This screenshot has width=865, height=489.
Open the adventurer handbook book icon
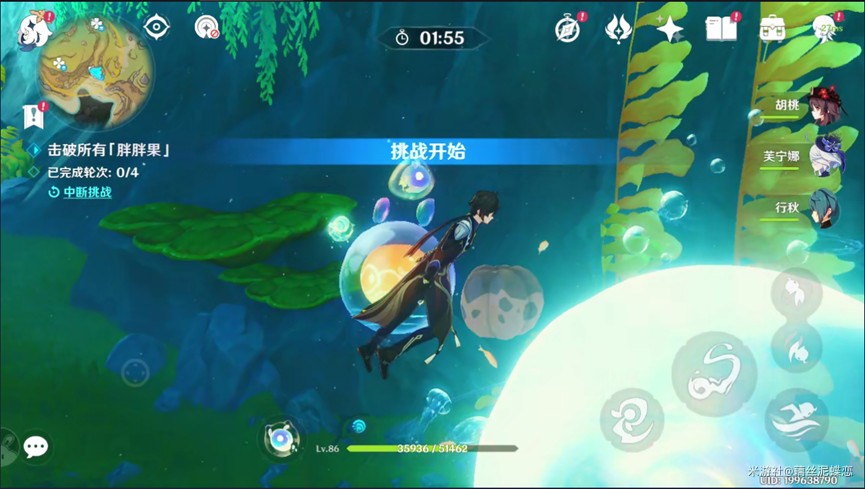[720, 29]
